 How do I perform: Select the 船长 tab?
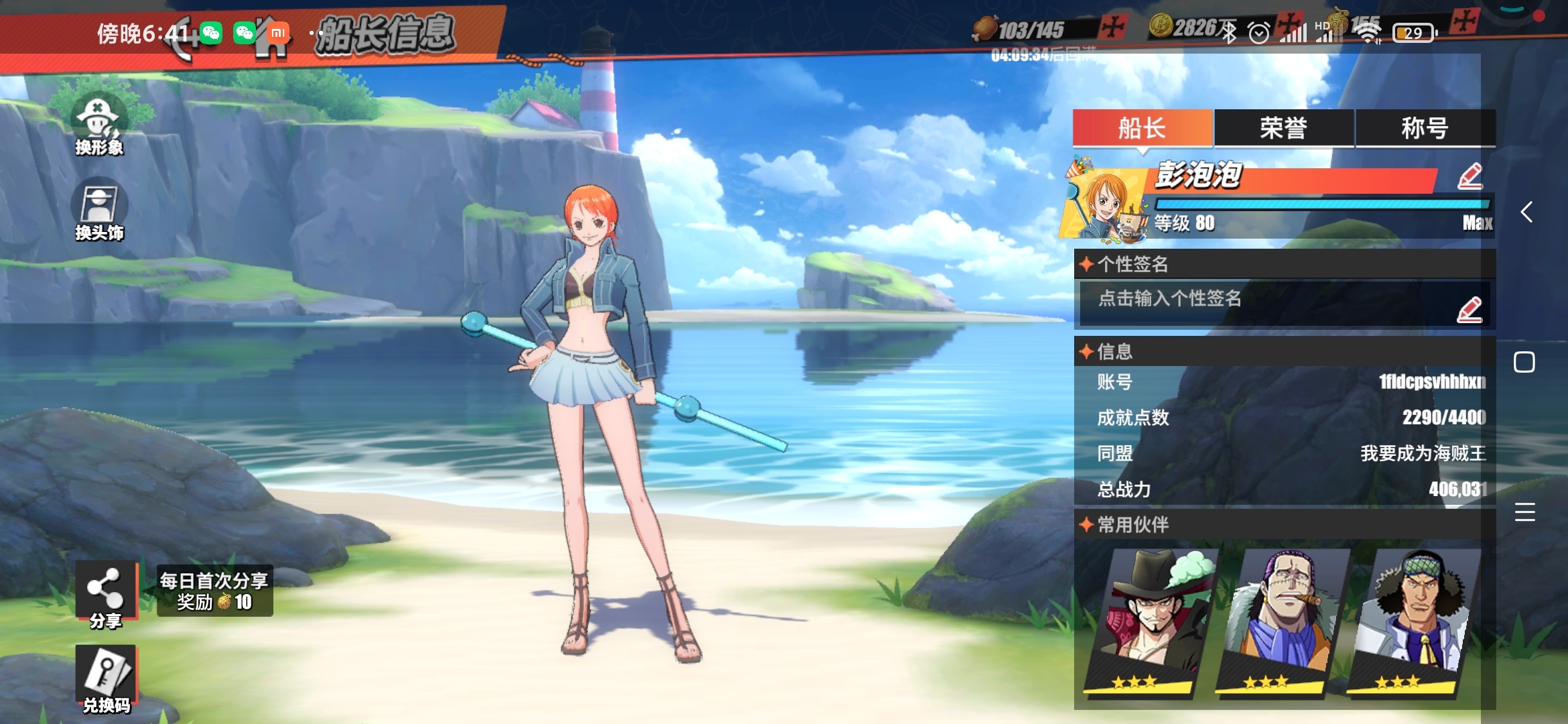pyautogui.click(x=1142, y=128)
